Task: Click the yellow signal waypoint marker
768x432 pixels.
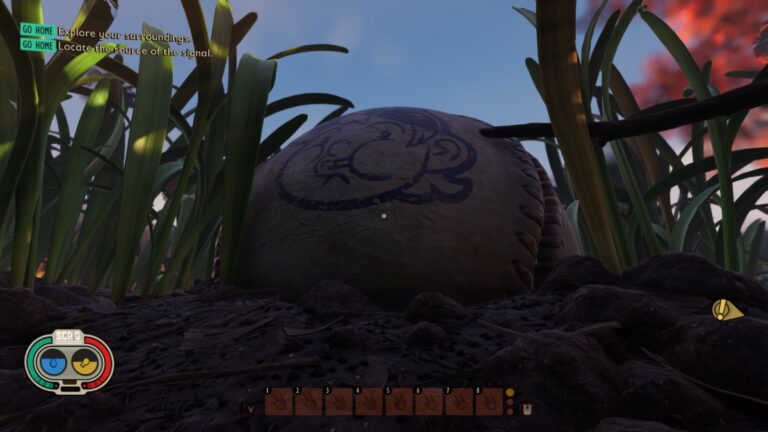Action: 725,310
